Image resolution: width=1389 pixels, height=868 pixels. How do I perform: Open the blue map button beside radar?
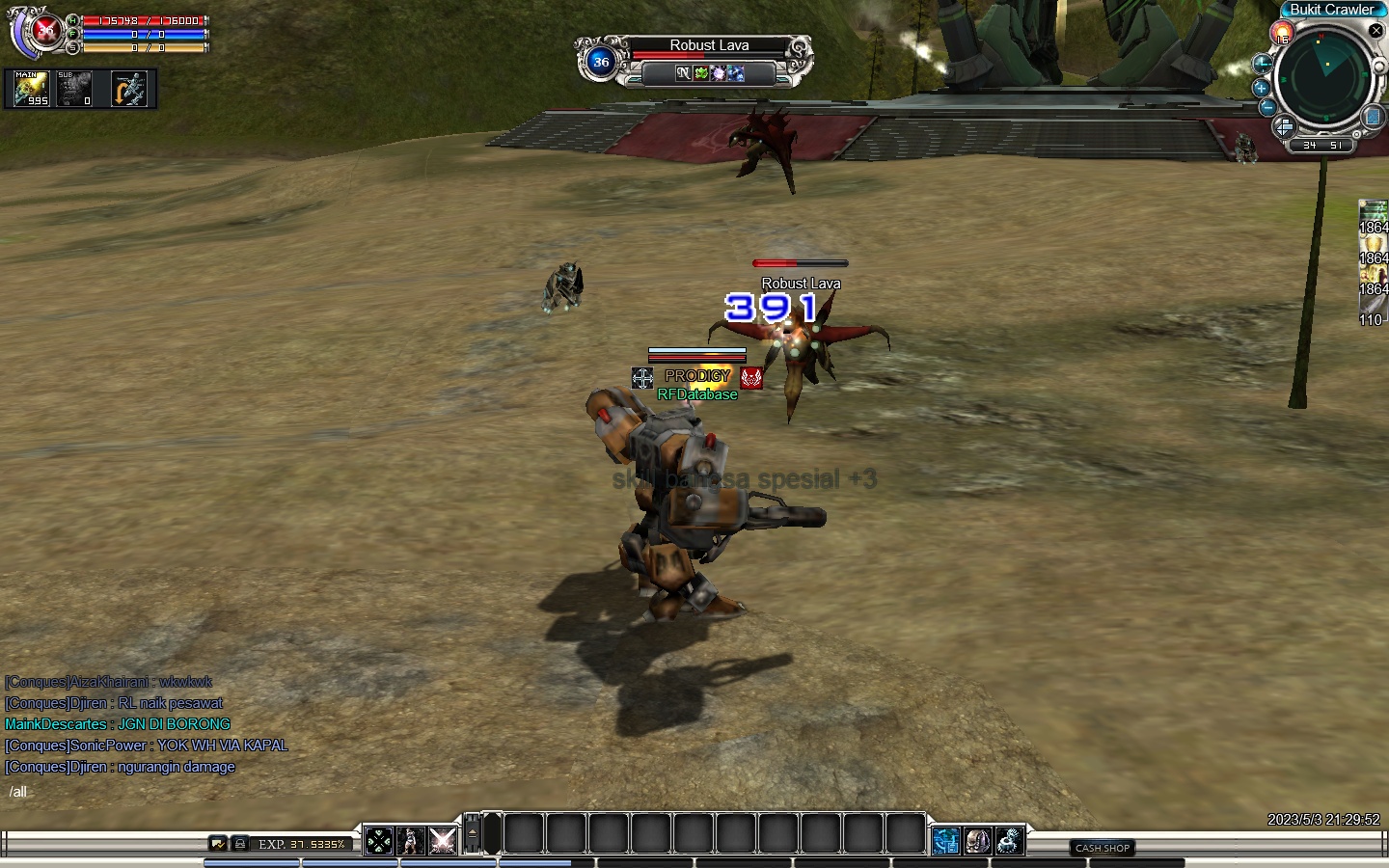click(x=1374, y=117)
